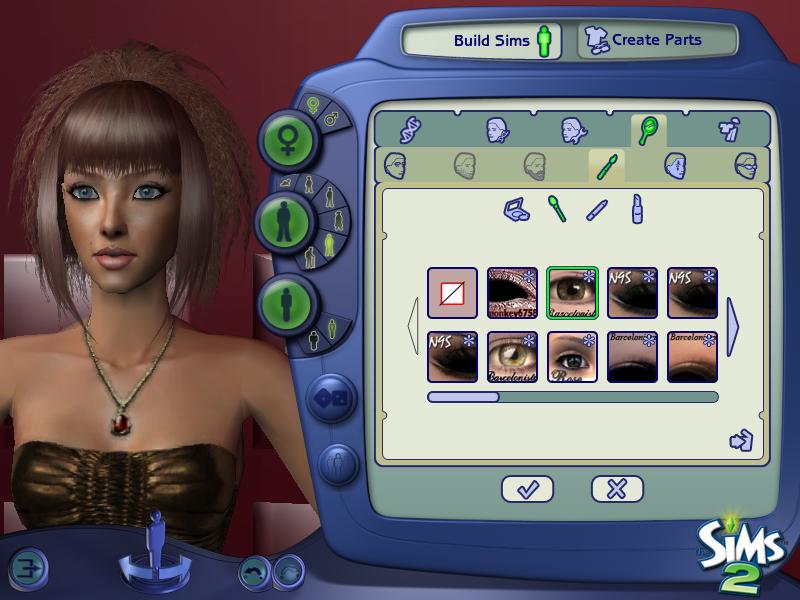Click the exit button with arrow icon

[x=30, y=567]
